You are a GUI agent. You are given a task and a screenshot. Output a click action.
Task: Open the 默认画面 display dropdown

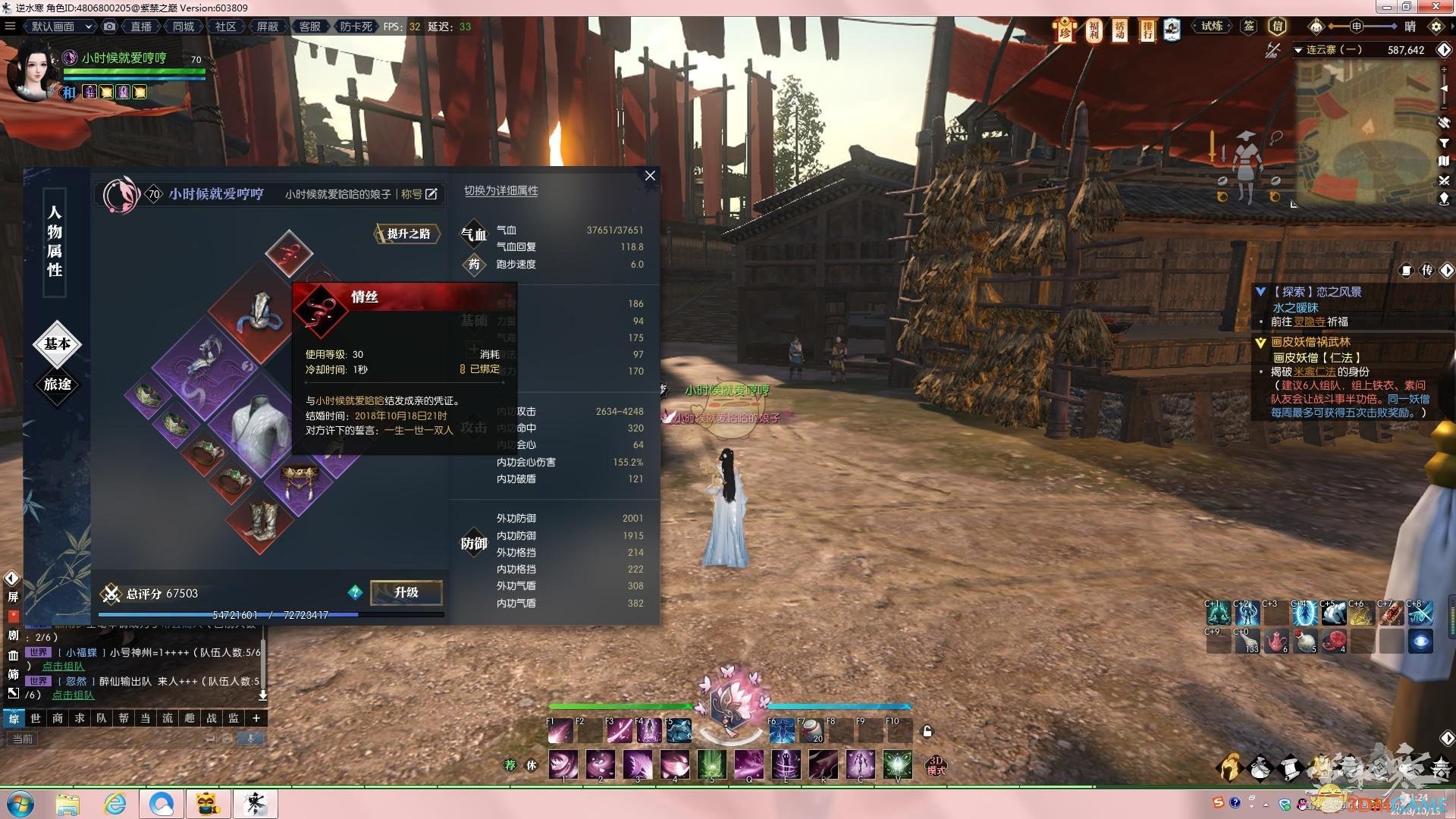click(x=61, y=27)
